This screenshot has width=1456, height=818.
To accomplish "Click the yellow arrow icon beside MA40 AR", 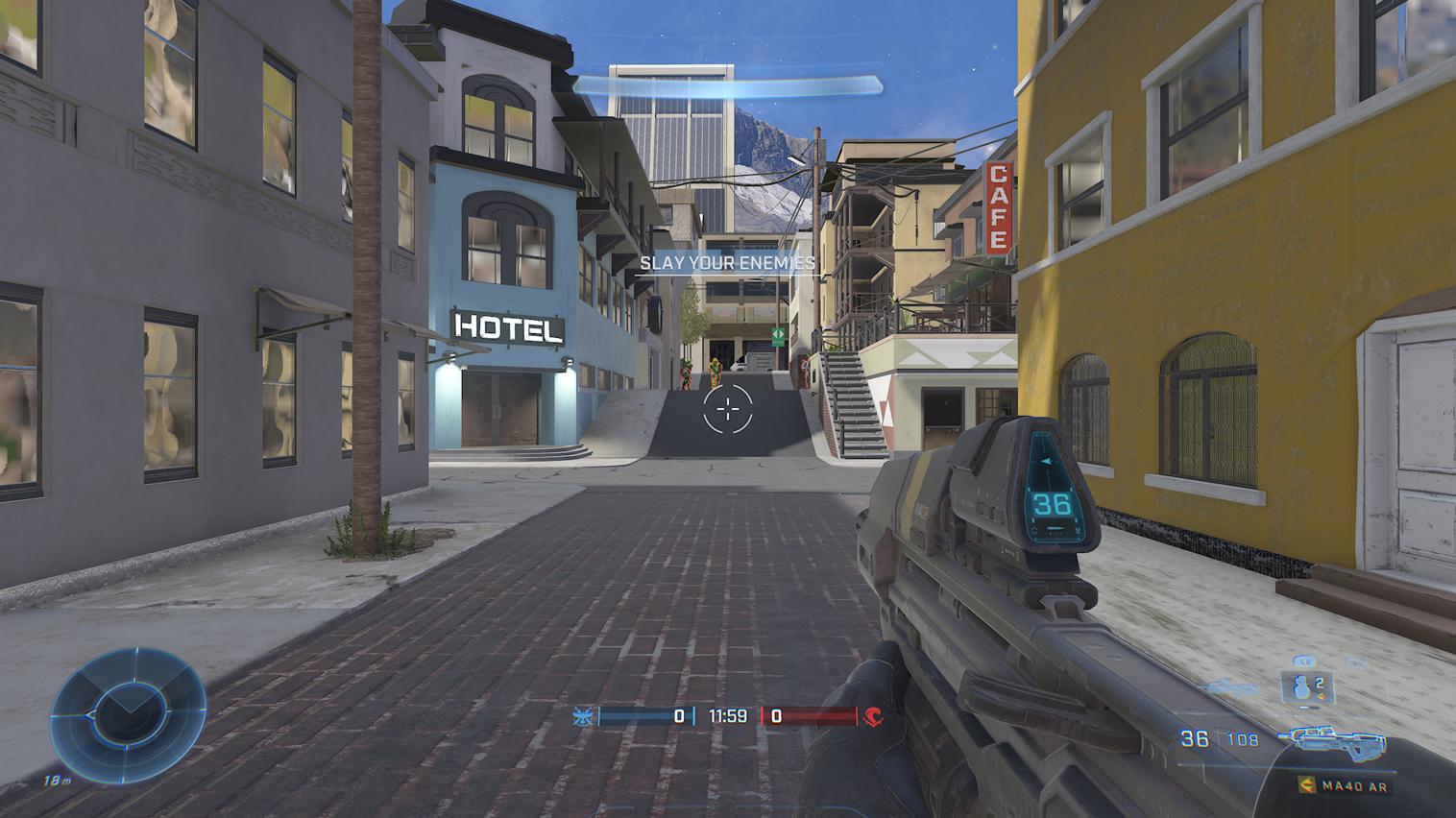I will [x=1307, y=785].
